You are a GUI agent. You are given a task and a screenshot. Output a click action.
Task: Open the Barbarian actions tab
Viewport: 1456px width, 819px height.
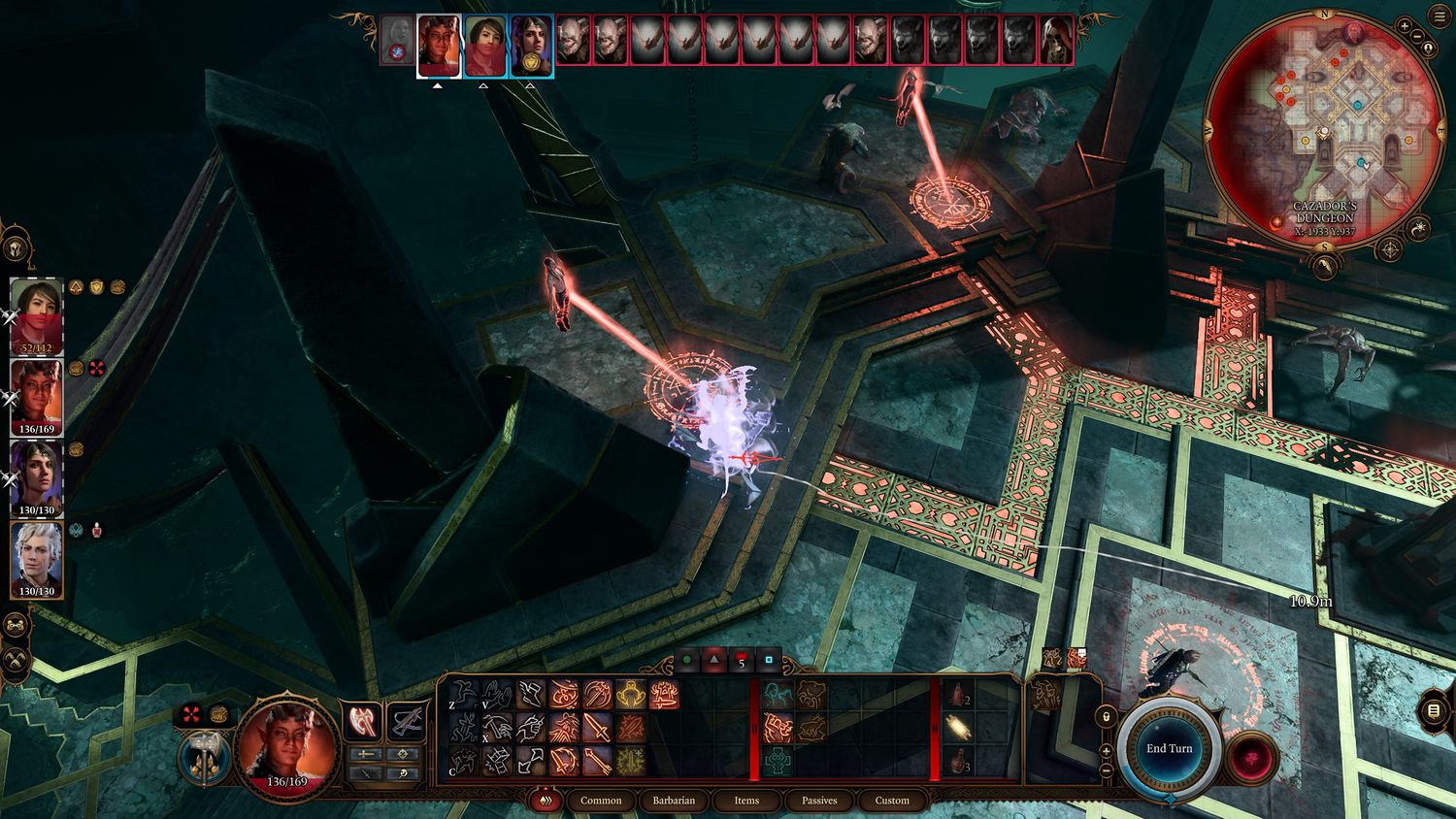[x=674, y=801]
